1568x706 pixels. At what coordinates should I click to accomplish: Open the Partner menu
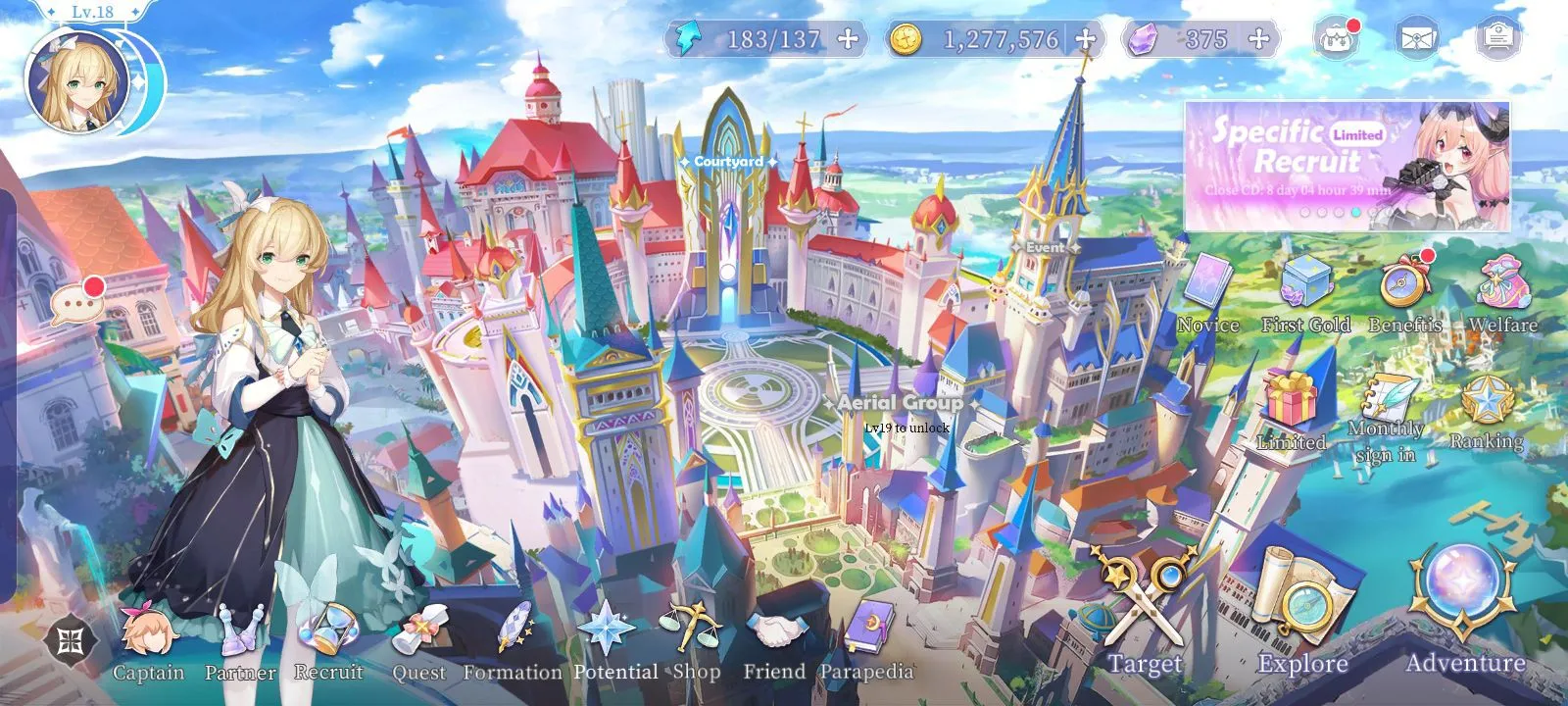[240, 639]
